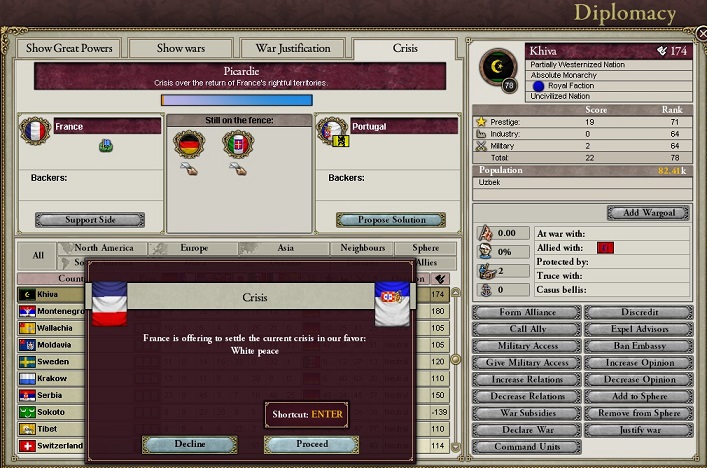This screenshot has height=468, width=707.
Task: Support France's side in the crisis
Action: [89, 220]
